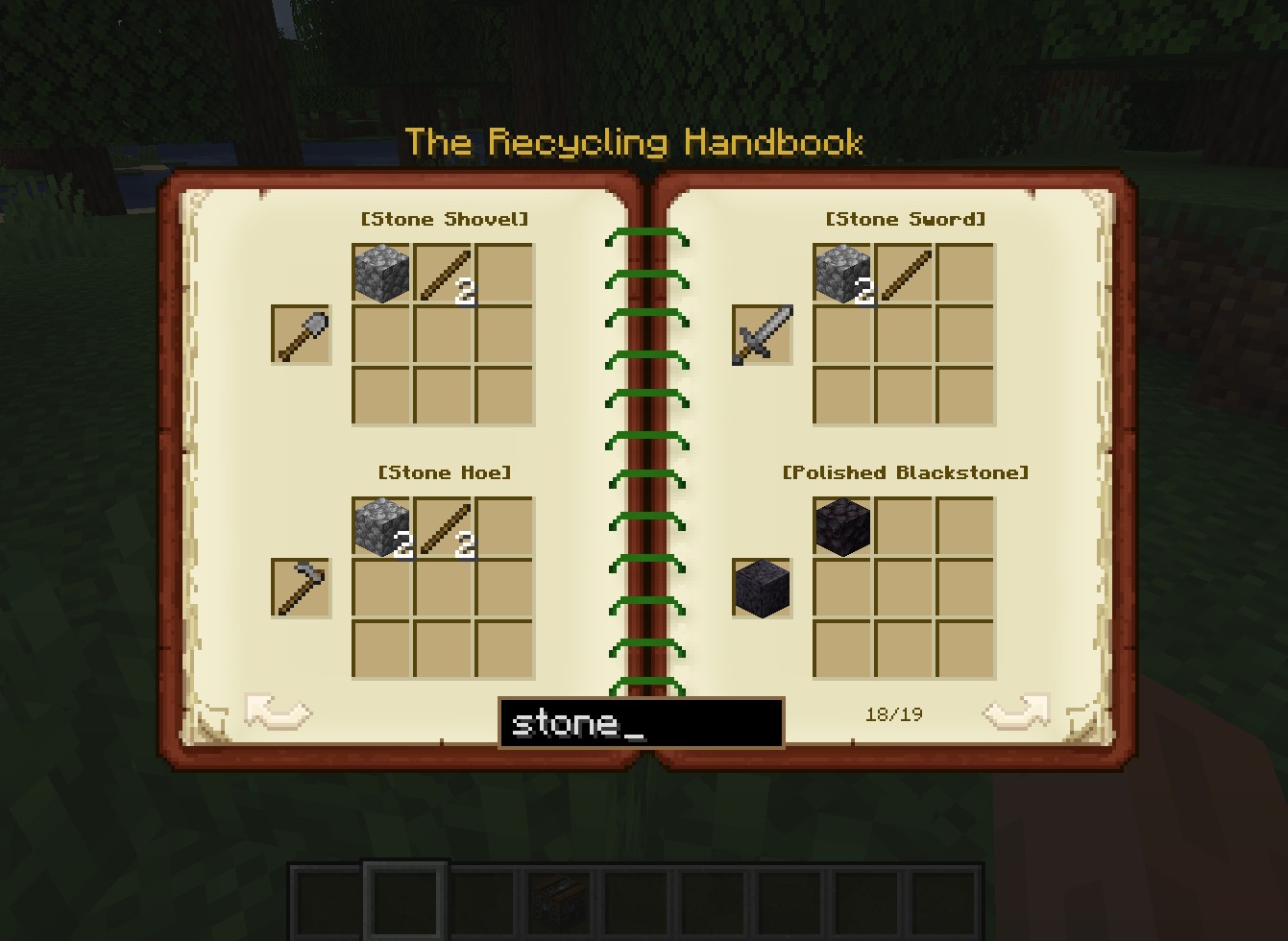Go to the next handbook page
1288x941 pixels.
[1015, 712]
